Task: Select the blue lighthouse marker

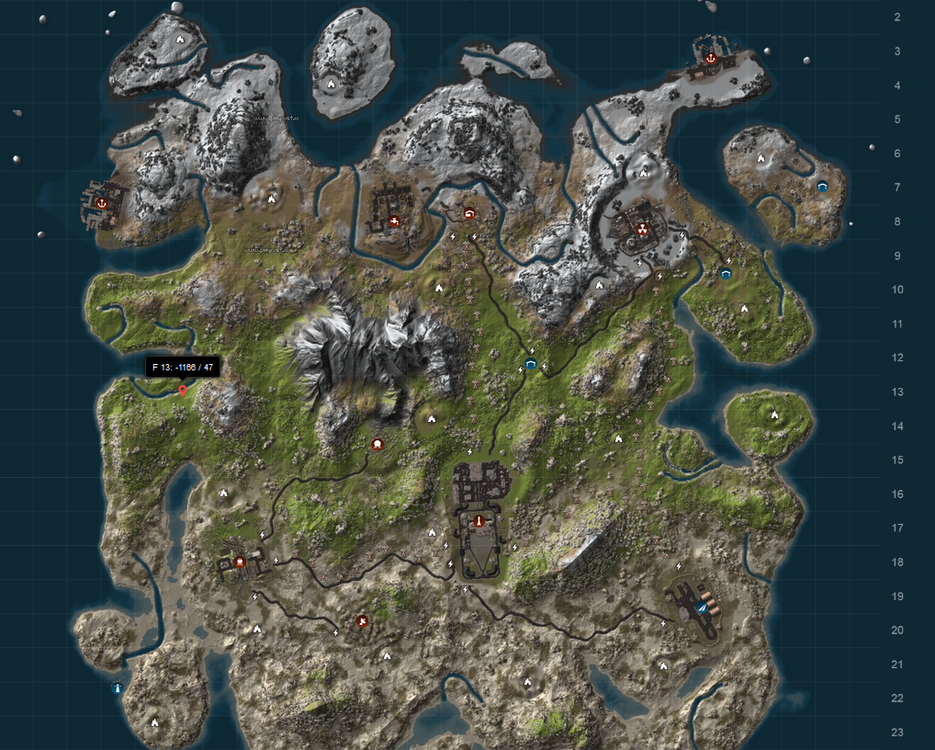Action: coord(118,688)
